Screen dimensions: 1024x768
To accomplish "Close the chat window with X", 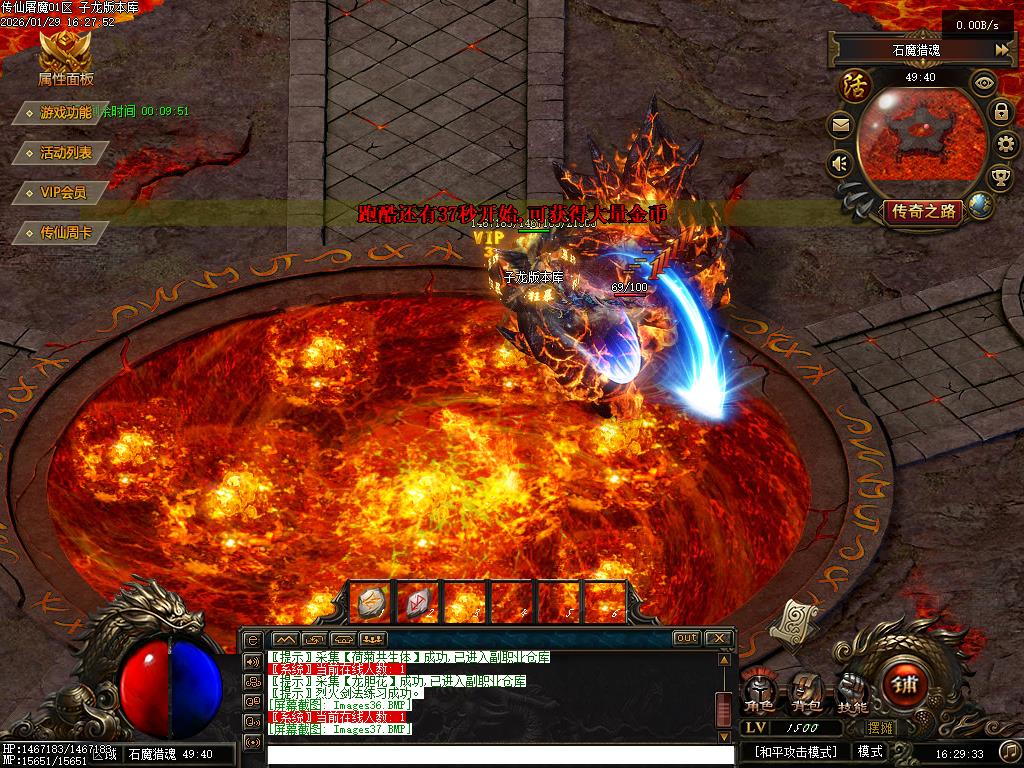I will pyautogui.click(x=718, y=638).
